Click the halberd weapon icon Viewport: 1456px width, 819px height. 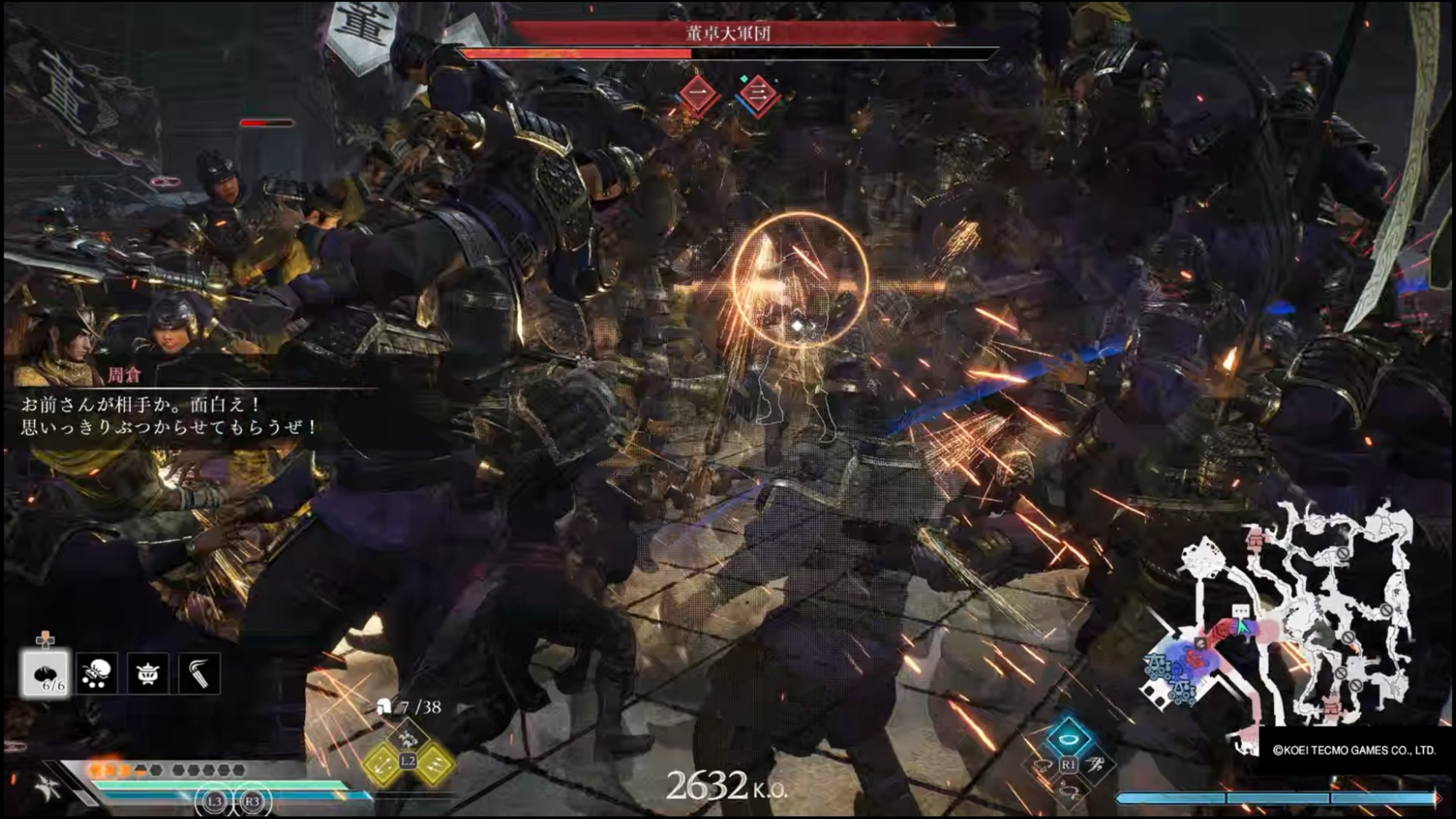(48, 788)
